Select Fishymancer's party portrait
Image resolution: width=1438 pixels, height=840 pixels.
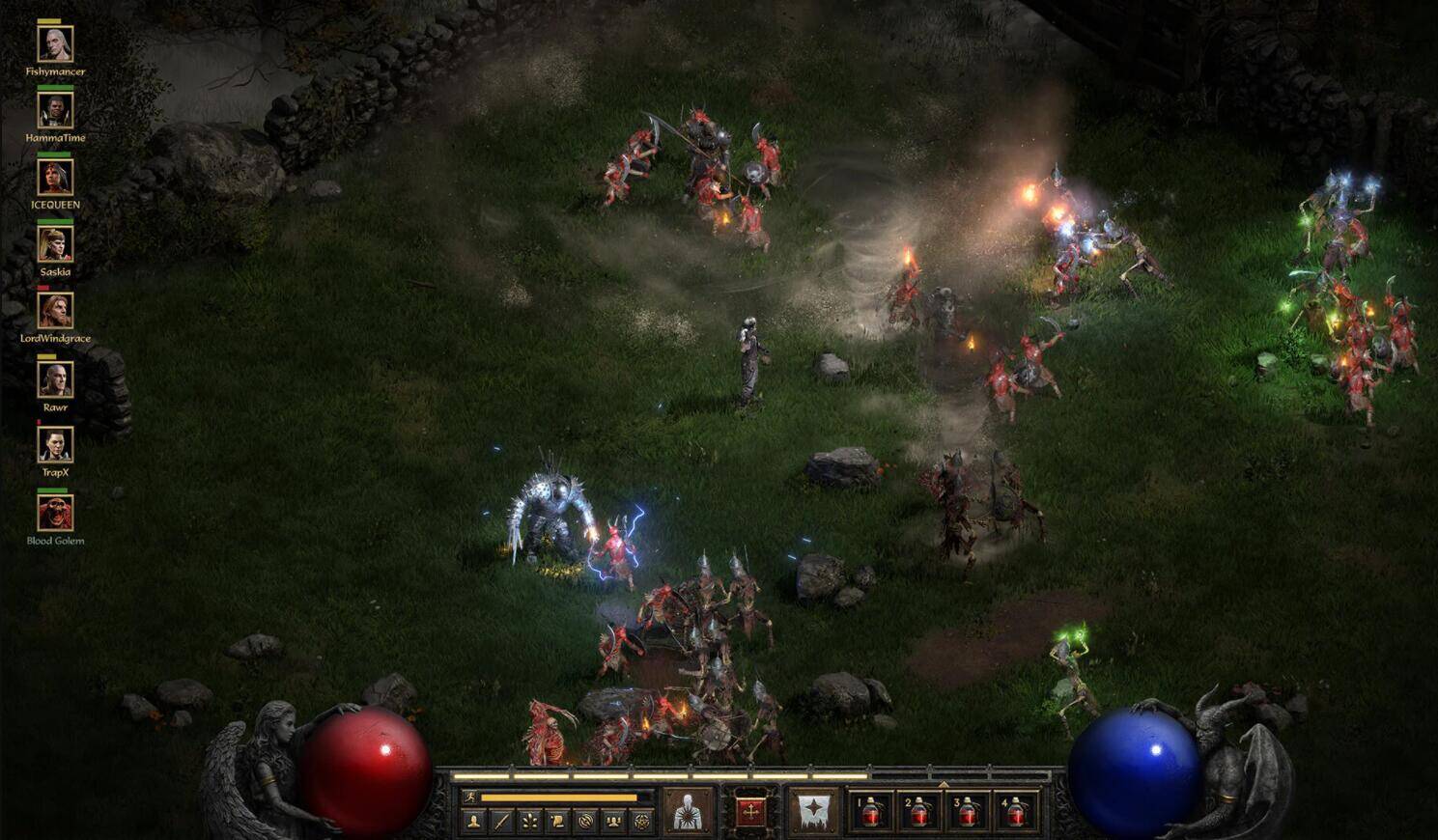tap(55, 44)
